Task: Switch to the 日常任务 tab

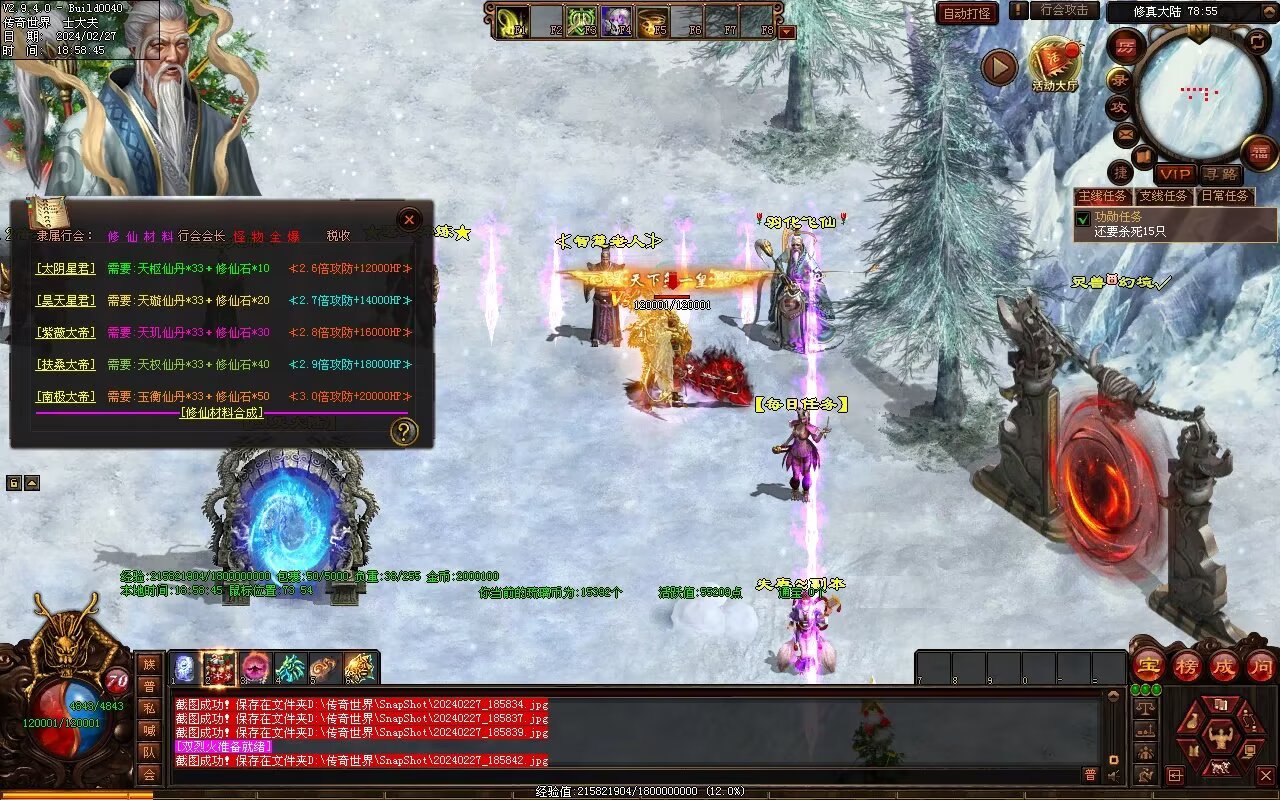Action: 1225,196
